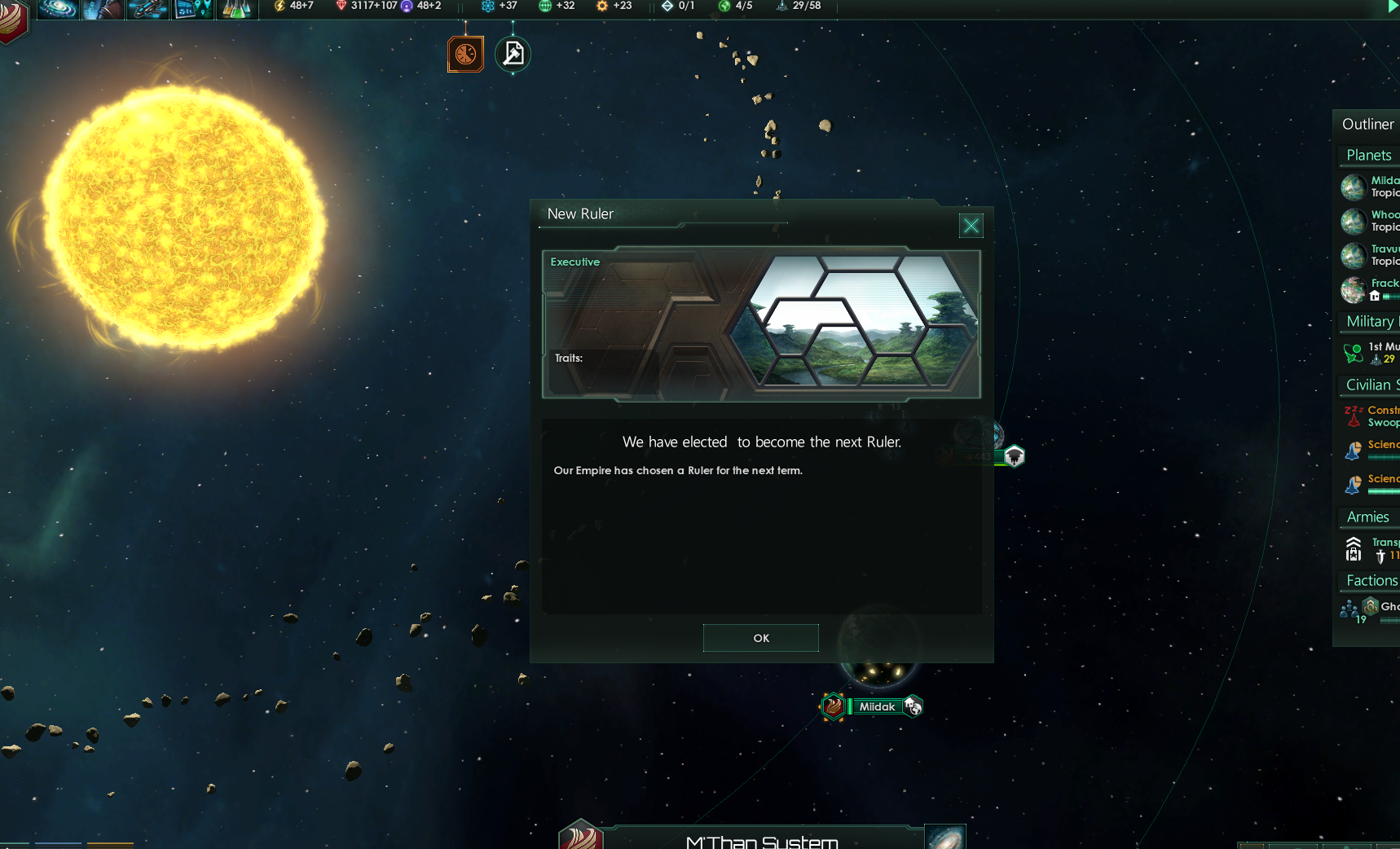Image resolution: width=1400 pixels, height=849 pixels.
Task: Open the situation log document alert icon
Action: (513, 53)
